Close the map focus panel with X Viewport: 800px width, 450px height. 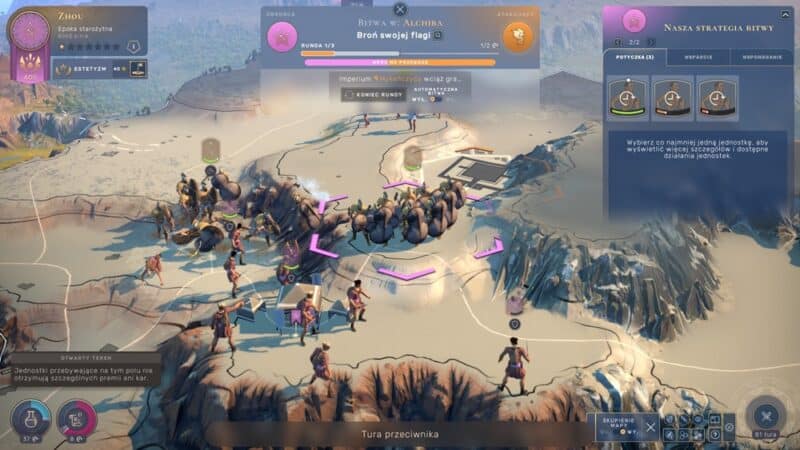652,427
